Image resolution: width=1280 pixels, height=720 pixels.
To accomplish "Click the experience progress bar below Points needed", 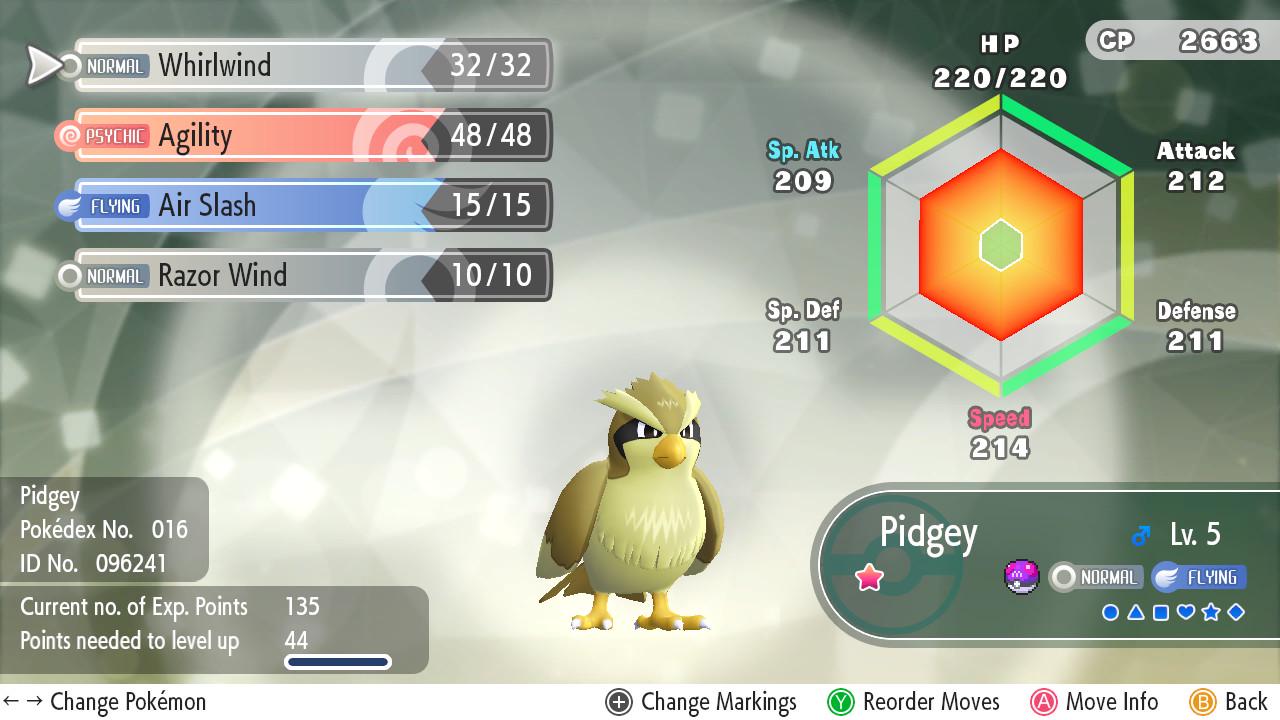I will click(338, 661).
